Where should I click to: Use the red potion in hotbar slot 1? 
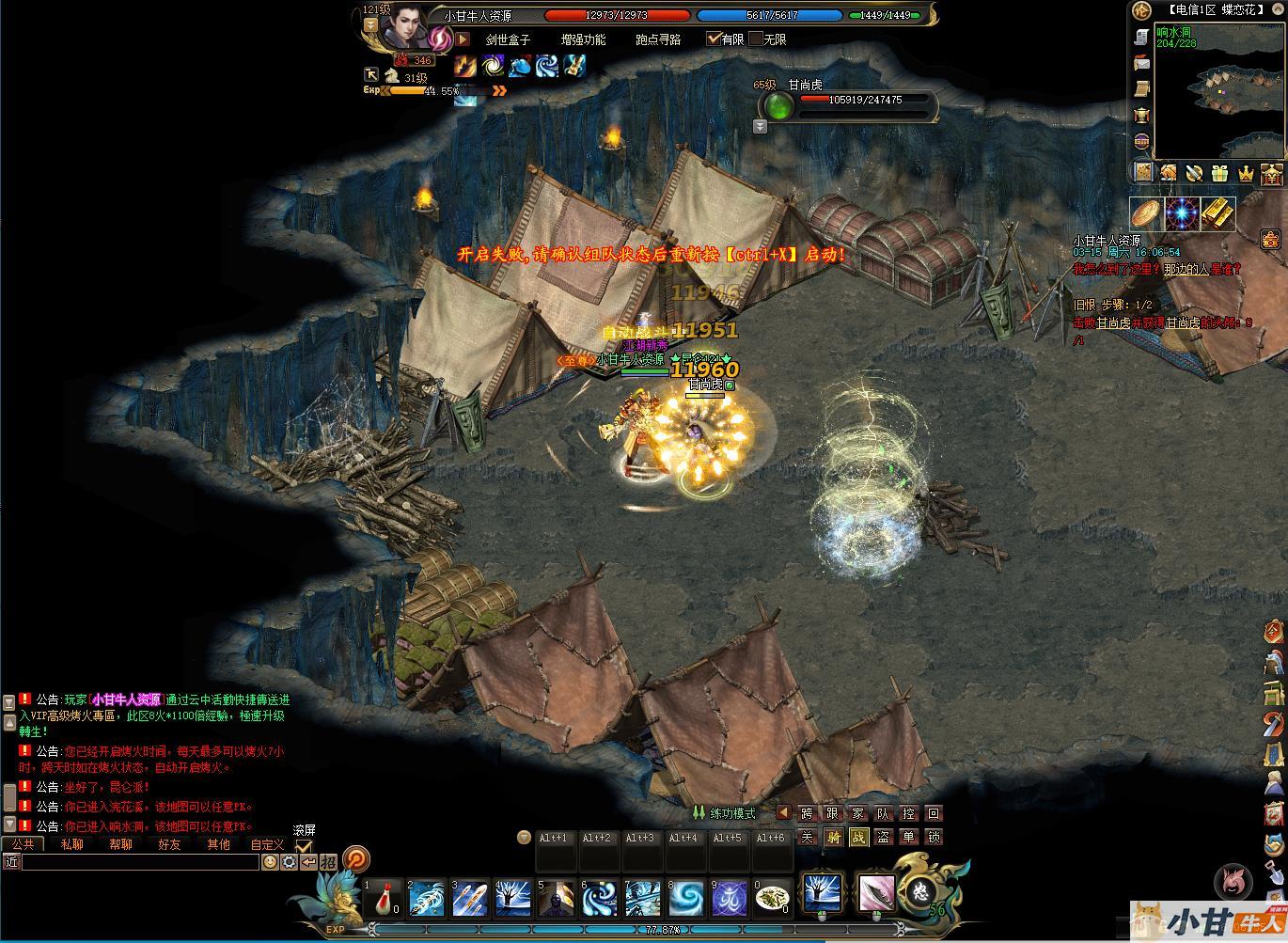coord(383,898)
